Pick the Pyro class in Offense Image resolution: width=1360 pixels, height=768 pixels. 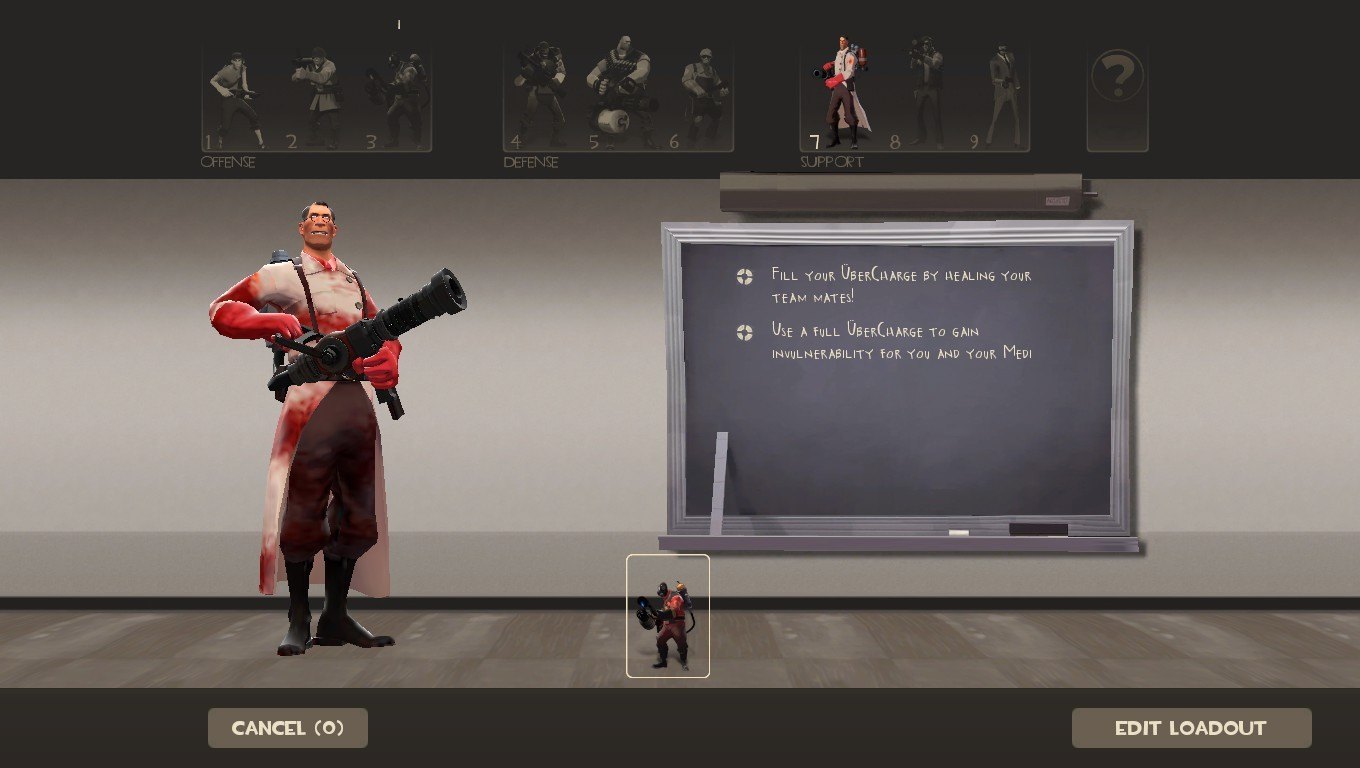[400, 99]
